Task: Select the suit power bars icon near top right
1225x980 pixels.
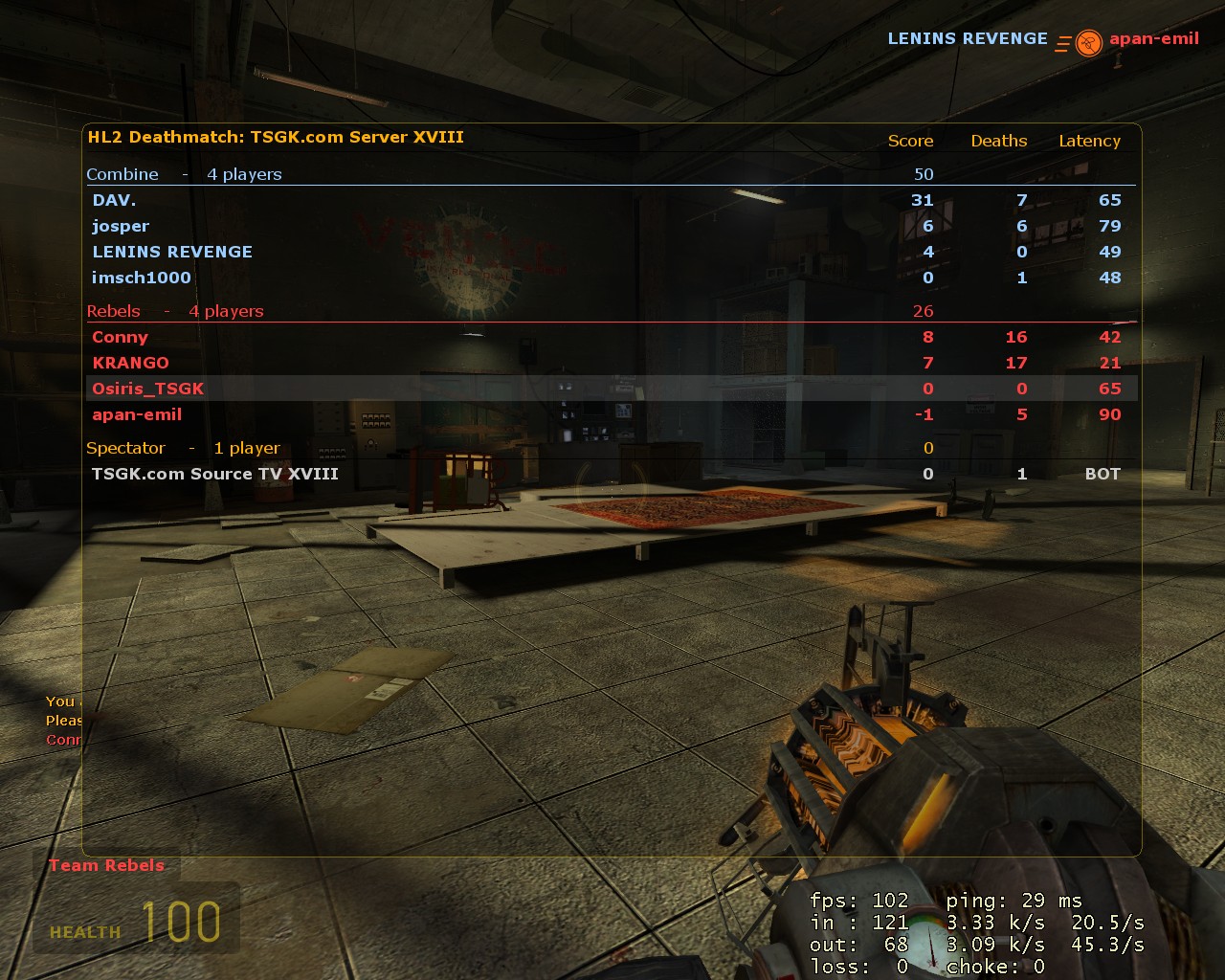Action: point(1062,42)
